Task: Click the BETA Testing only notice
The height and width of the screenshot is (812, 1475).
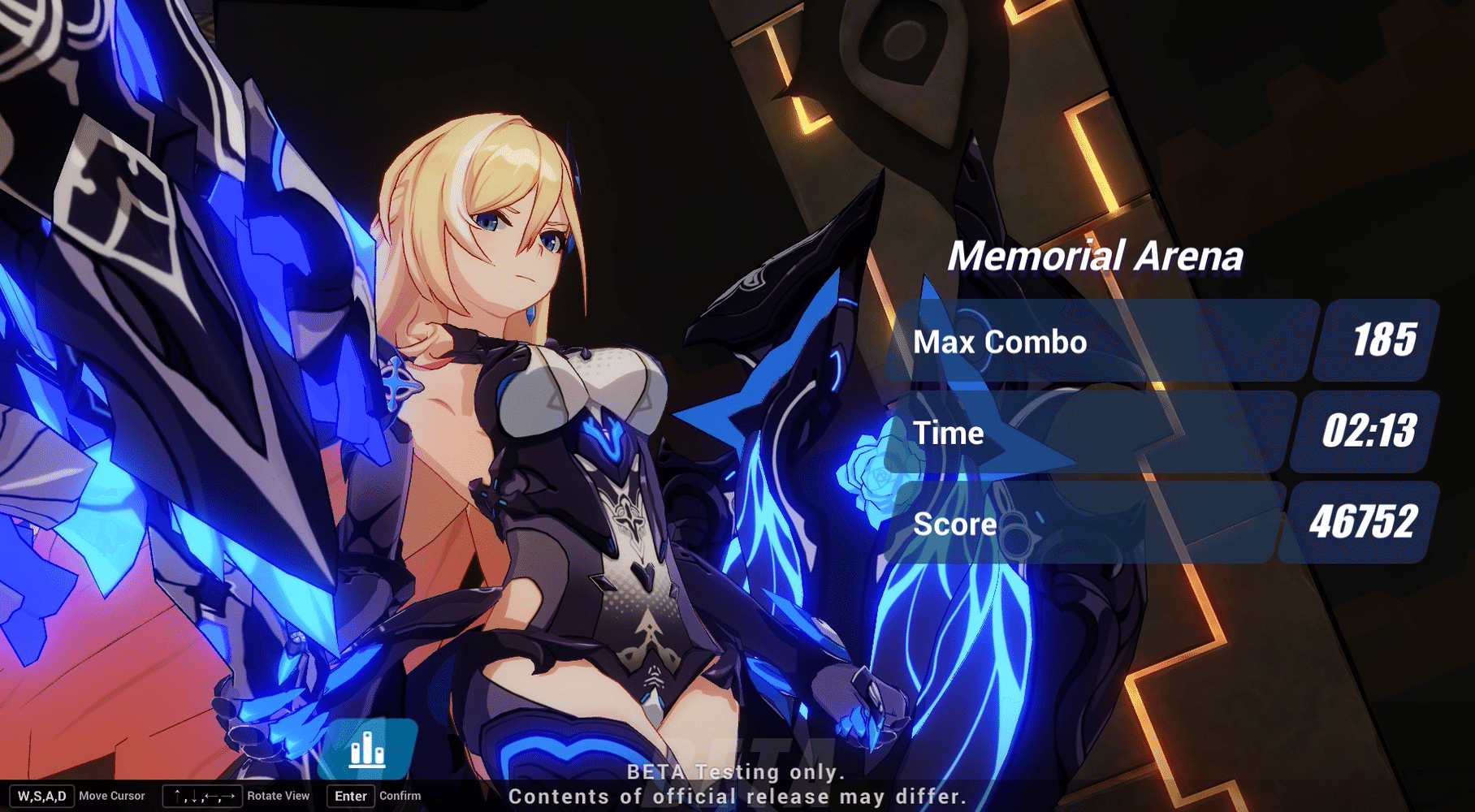Action: tap(735, 773)
